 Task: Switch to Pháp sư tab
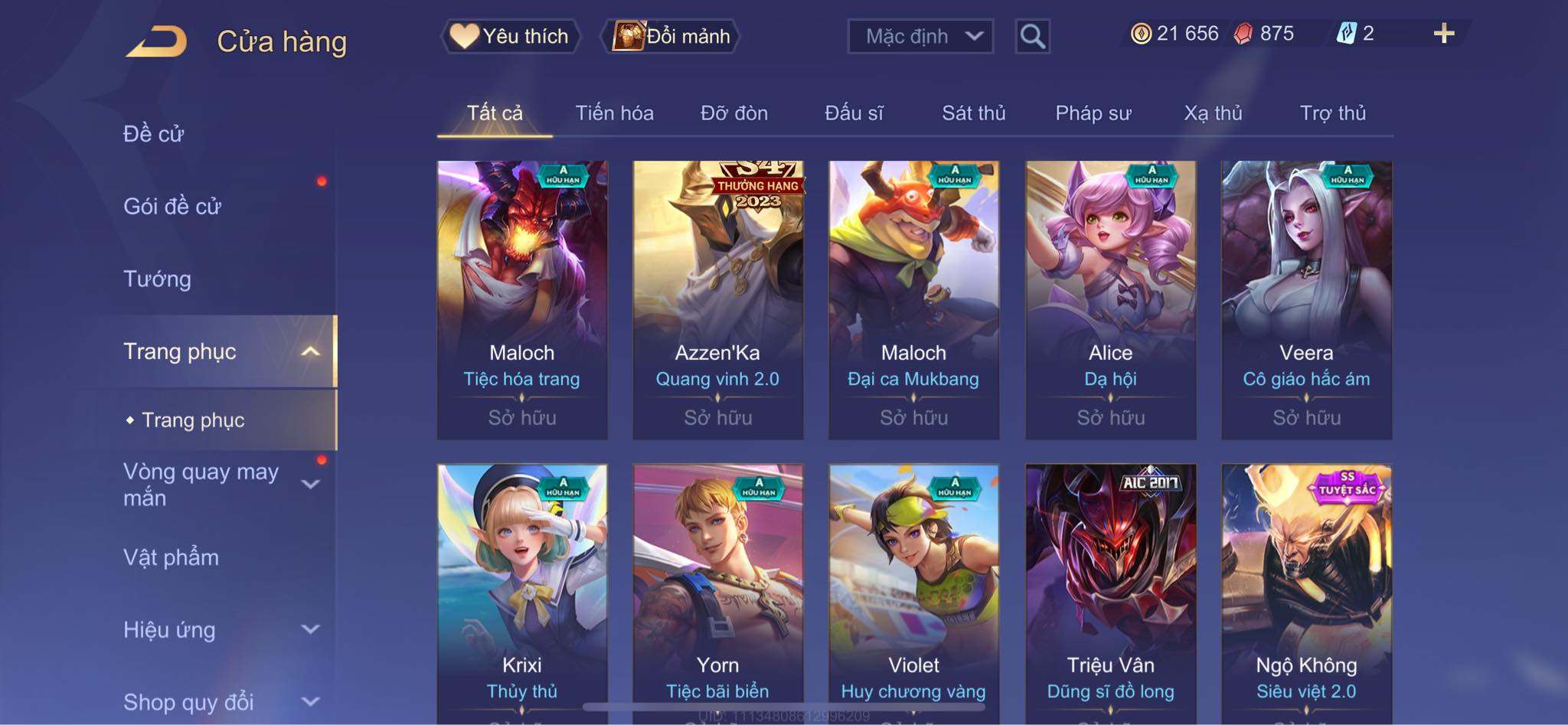click(1093, 113)
